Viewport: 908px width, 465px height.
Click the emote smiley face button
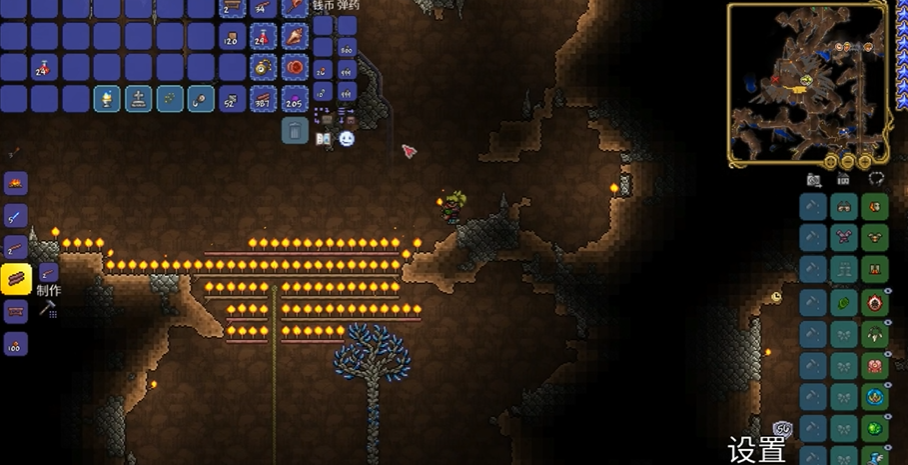click(x=347, y=139)
